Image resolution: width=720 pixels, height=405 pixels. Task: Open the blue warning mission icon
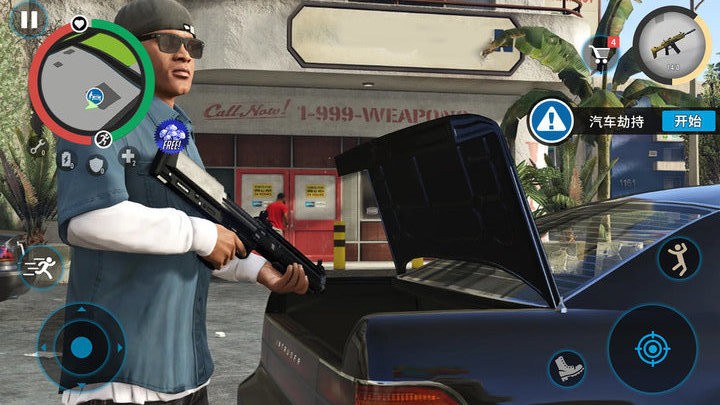(548, 121)
